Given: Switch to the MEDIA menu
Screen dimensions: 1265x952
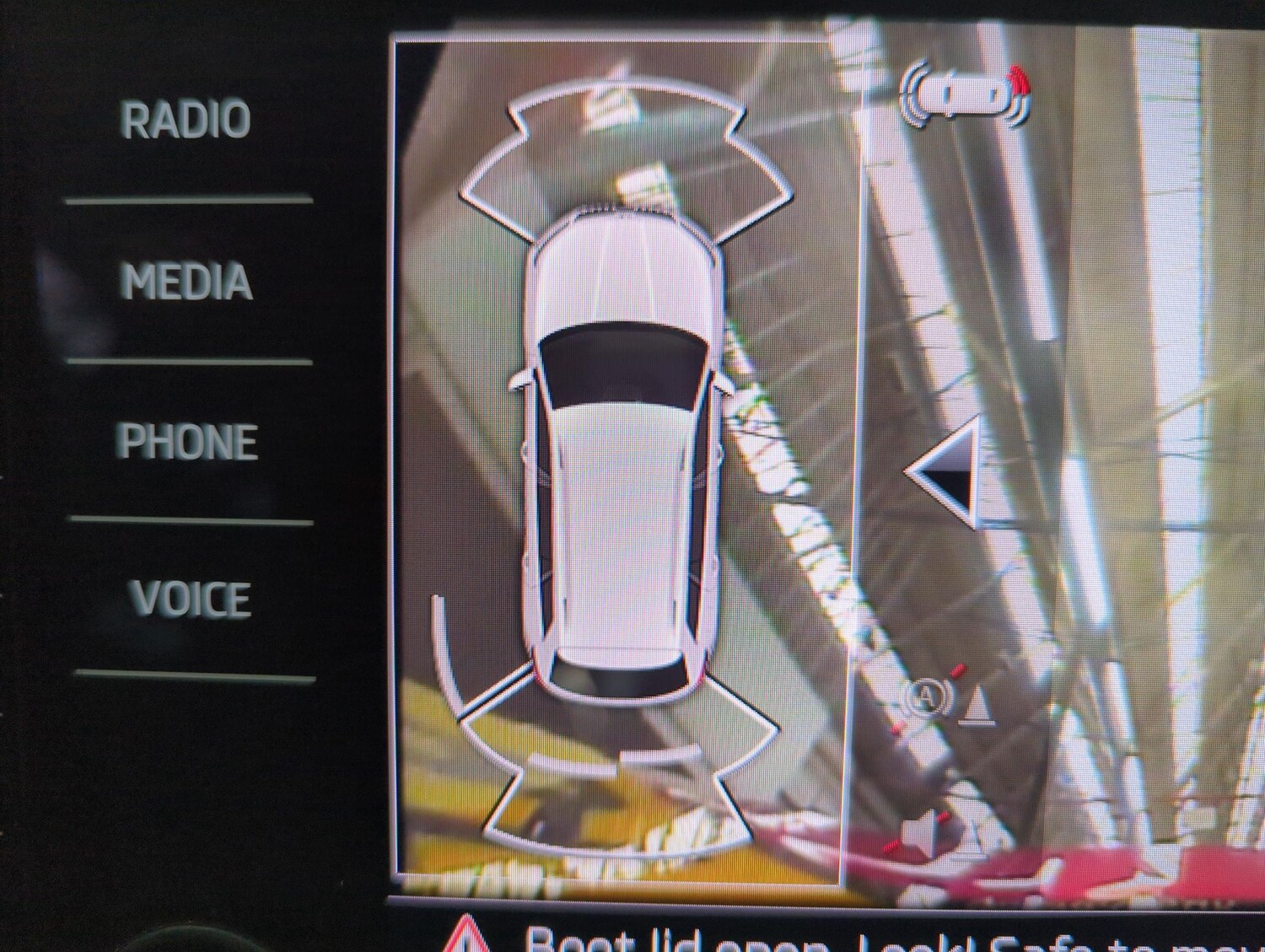Looking at the screenshot, I should coord(186,282).
